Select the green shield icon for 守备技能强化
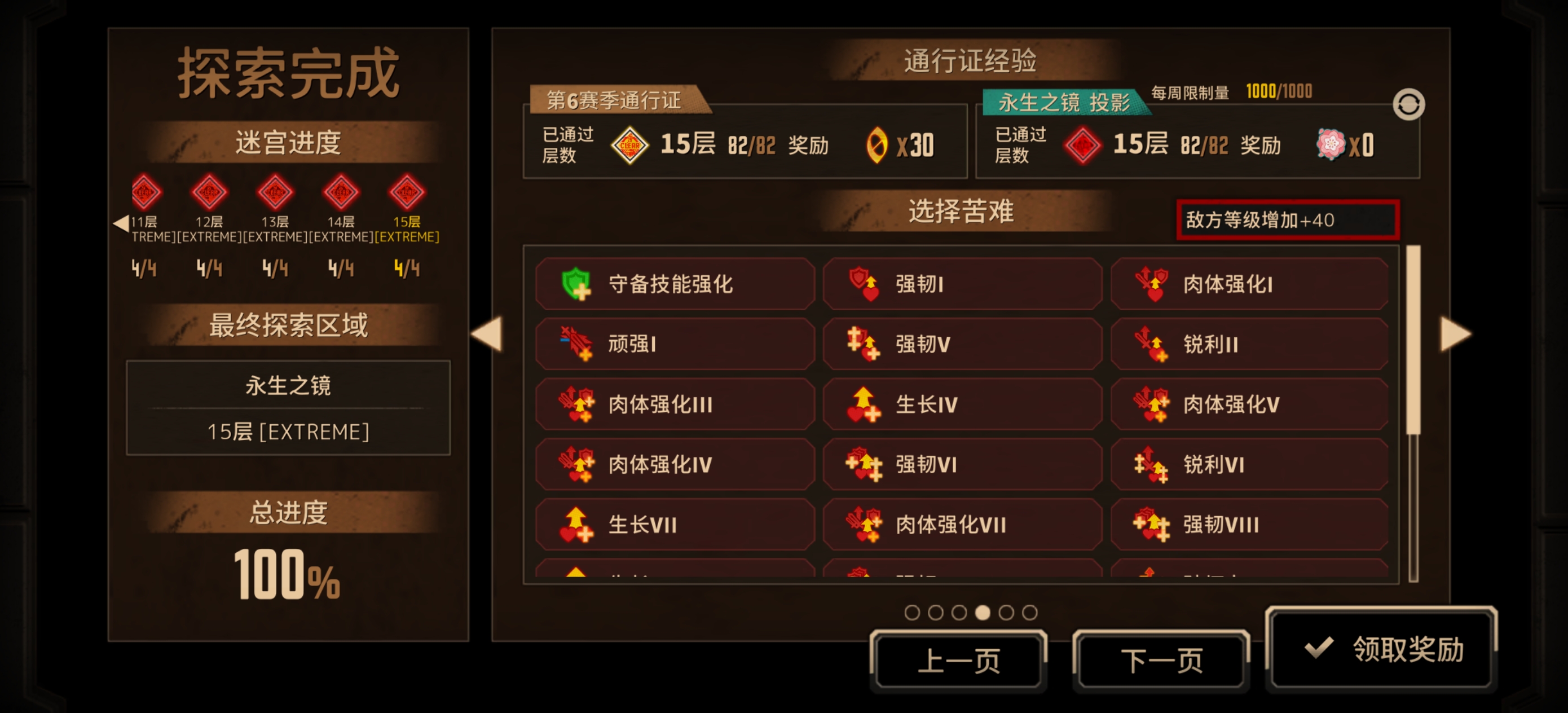 pos(578,283)
